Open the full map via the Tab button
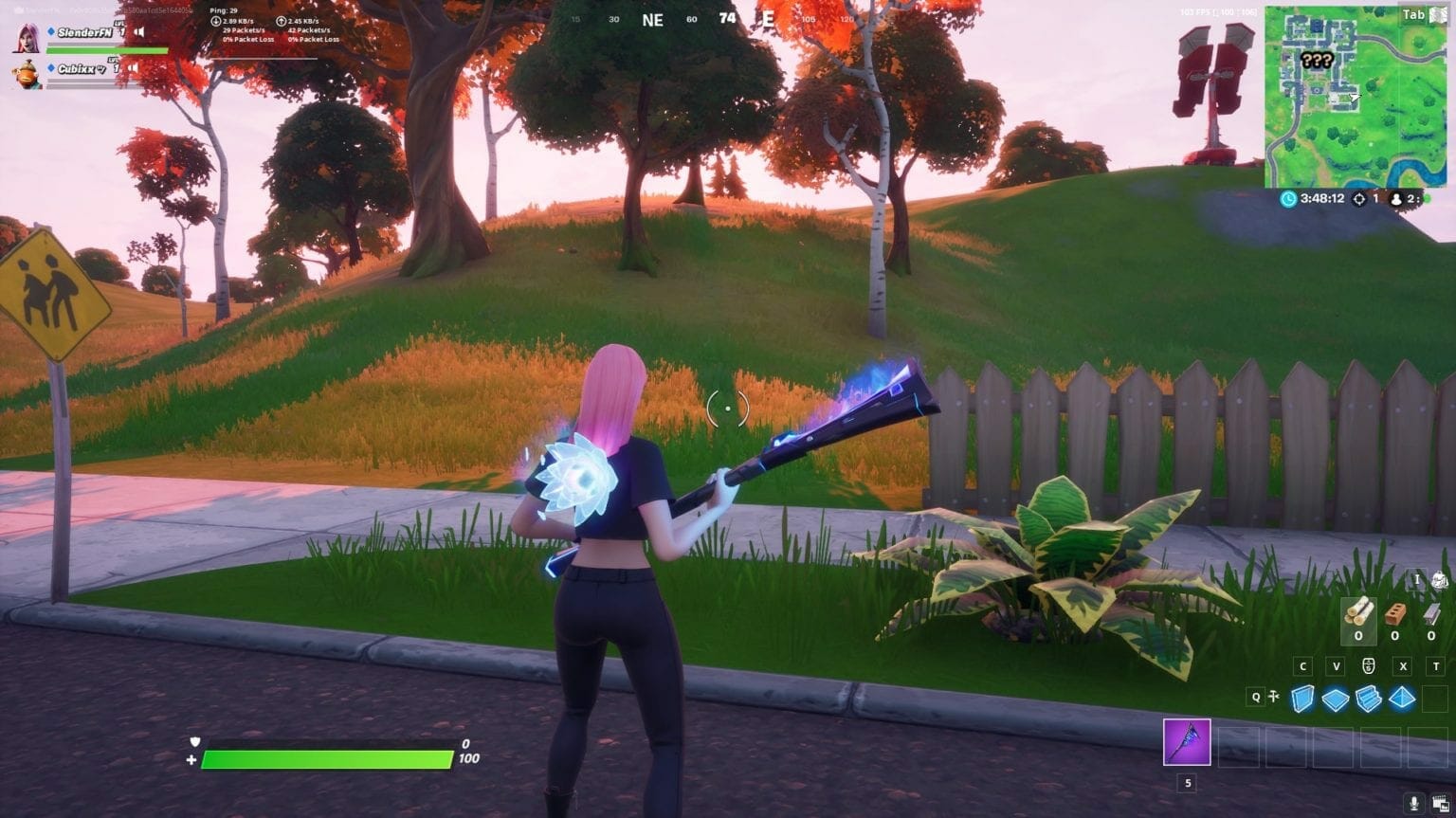This screenshot has width=1456, height=818. pyautogui.click(x=1413, y=14)
